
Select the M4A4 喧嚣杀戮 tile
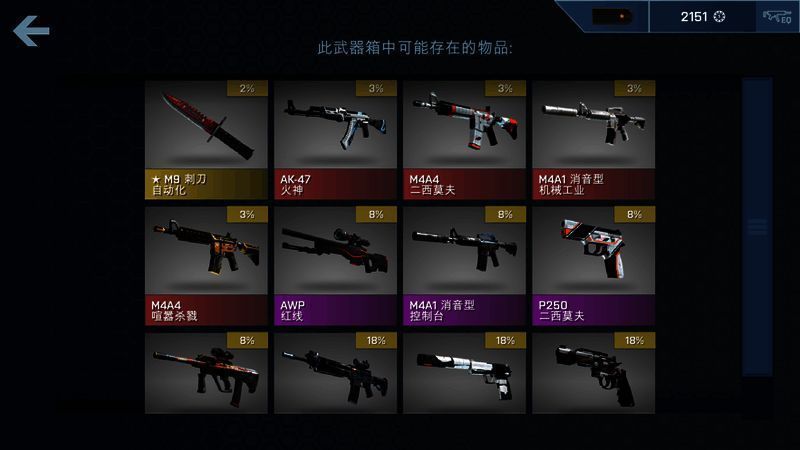pyautogui.click(x=206, y=264)
